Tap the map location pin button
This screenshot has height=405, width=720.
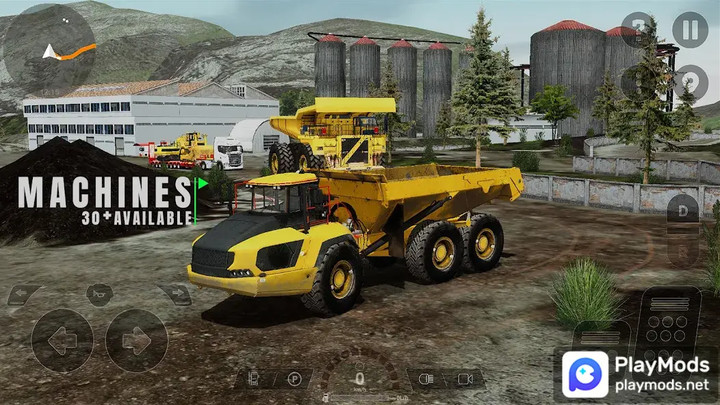coord(689,81)
